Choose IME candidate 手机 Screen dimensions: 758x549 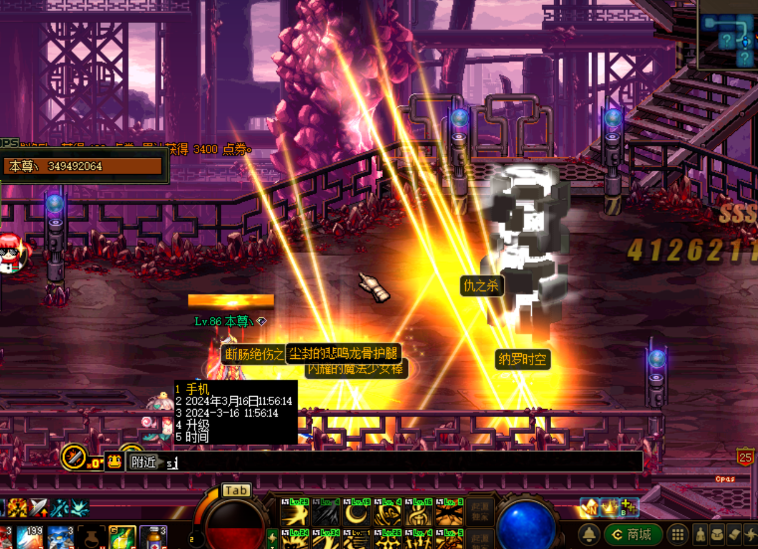pos(197,389)
